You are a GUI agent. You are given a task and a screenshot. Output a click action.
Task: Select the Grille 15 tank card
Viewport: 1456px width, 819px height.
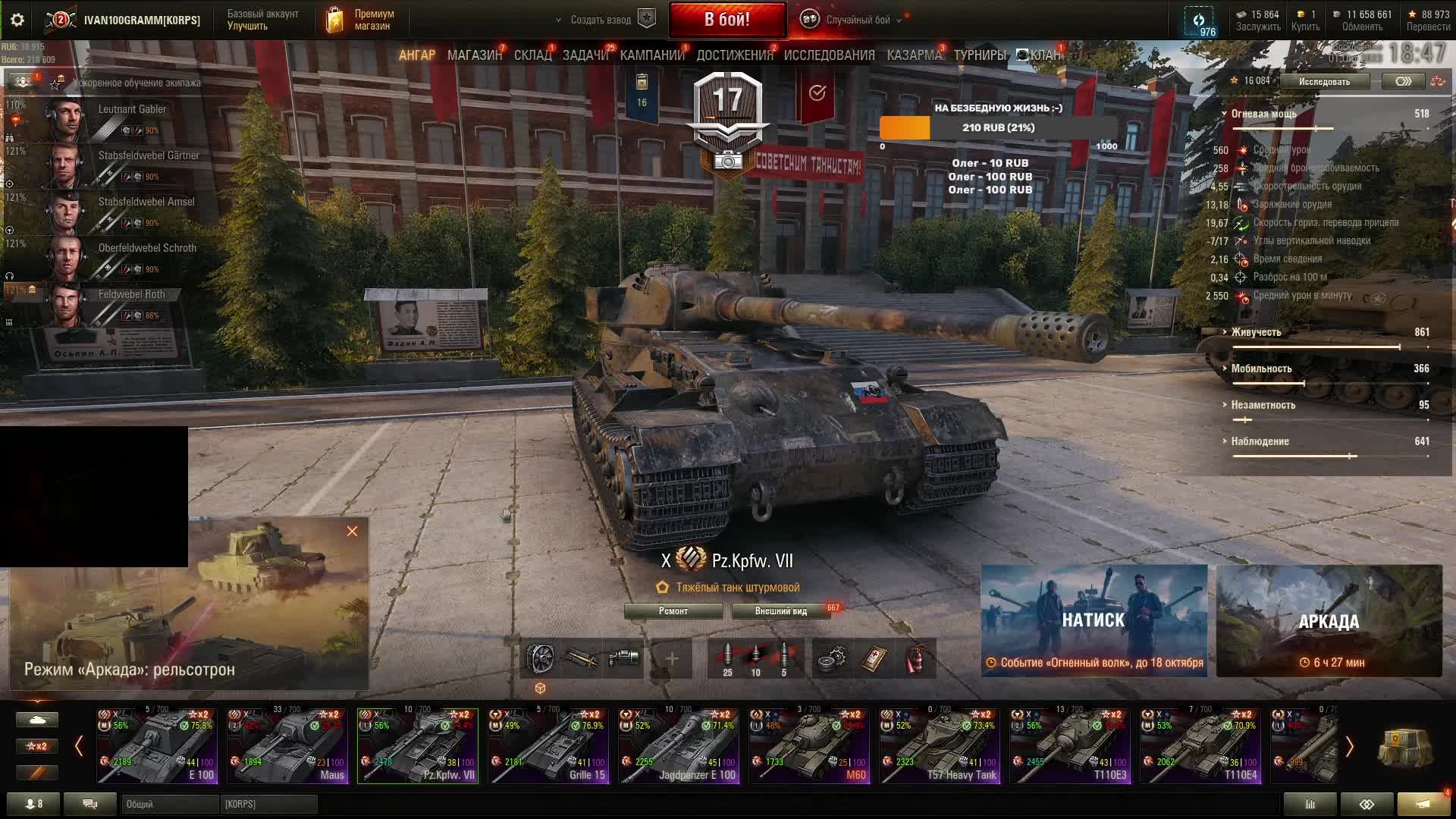(x=548, y=745)
